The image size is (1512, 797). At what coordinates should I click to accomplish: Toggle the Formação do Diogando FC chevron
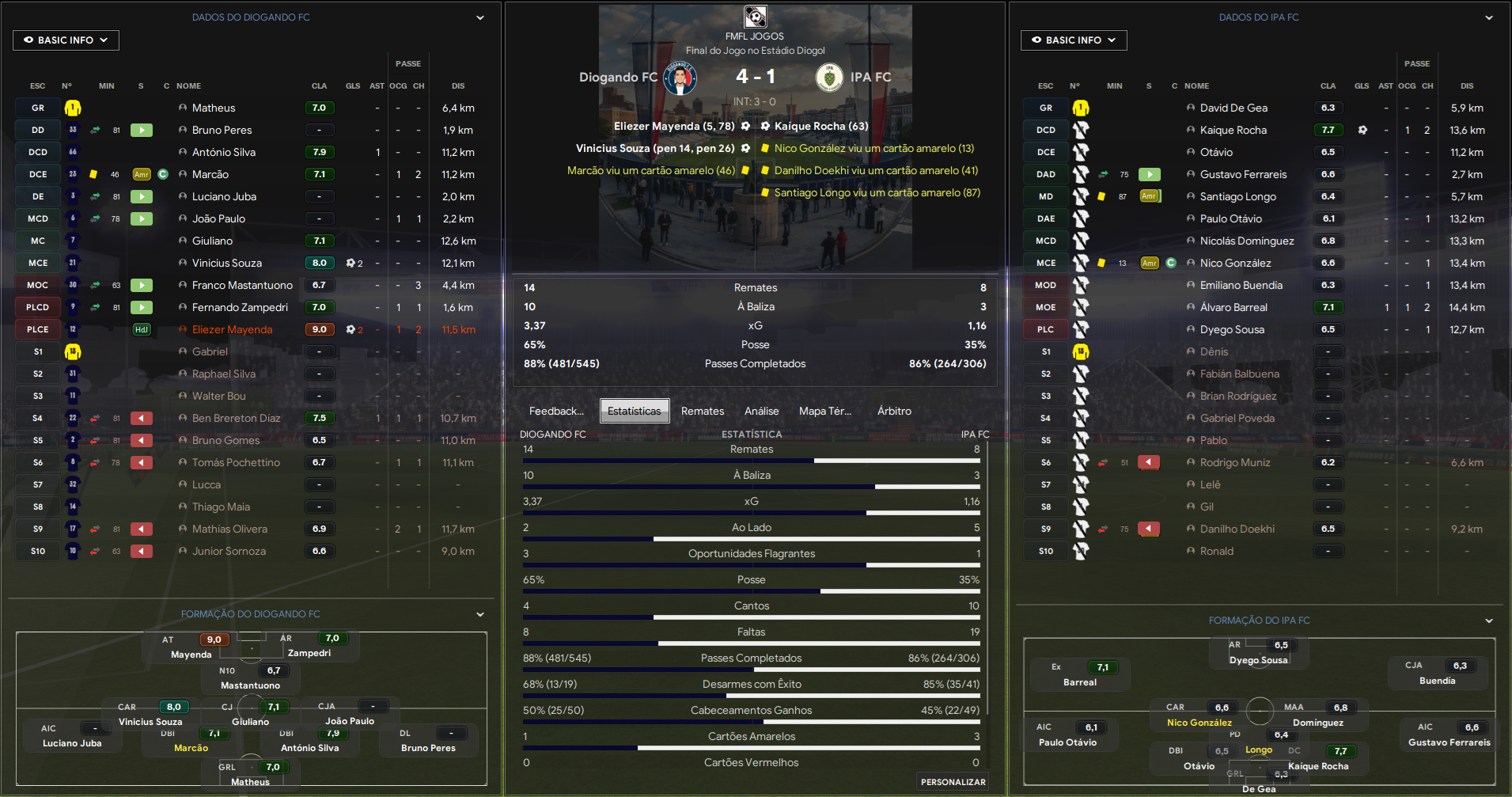(479, 614)
